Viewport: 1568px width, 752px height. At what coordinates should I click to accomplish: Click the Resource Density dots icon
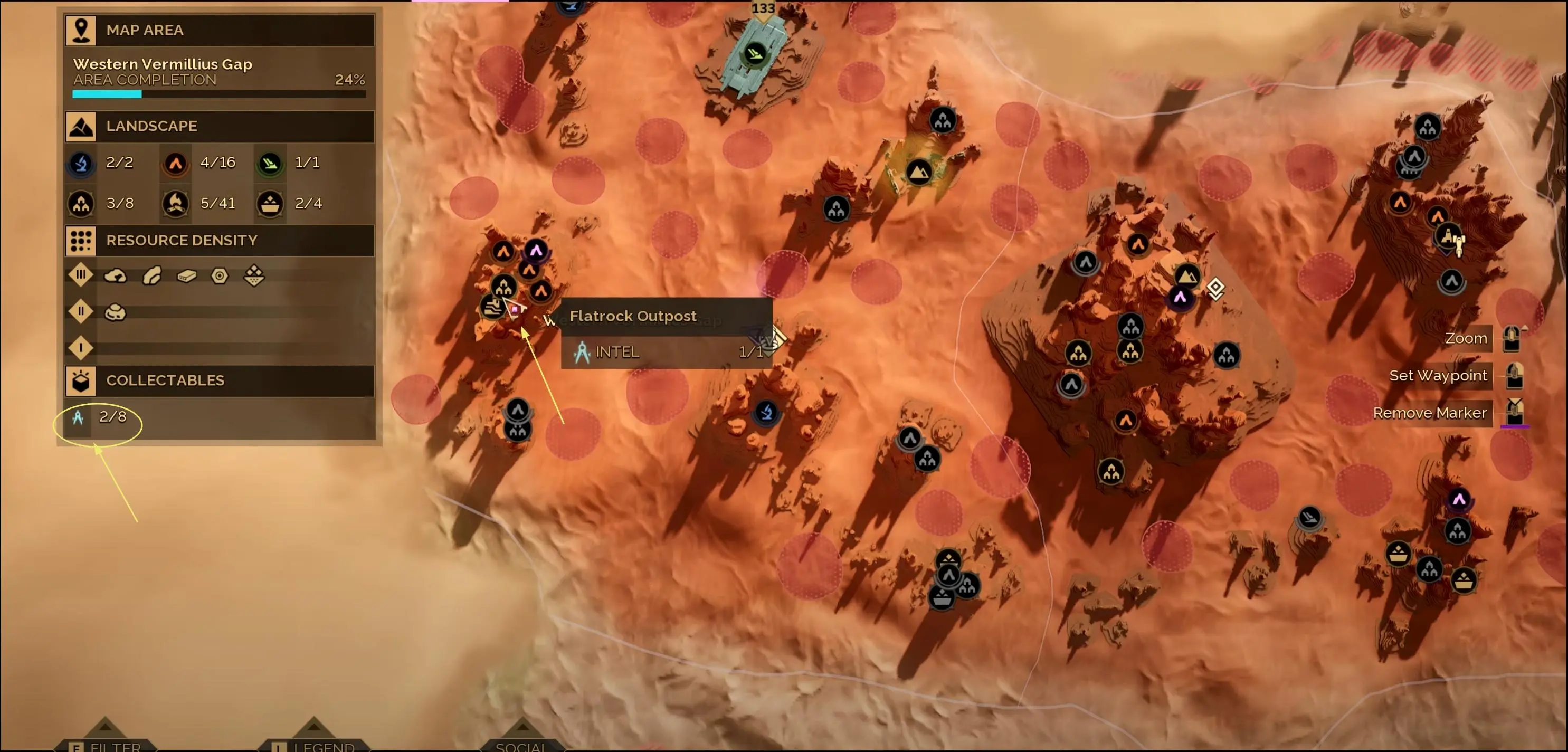point(81,240)
